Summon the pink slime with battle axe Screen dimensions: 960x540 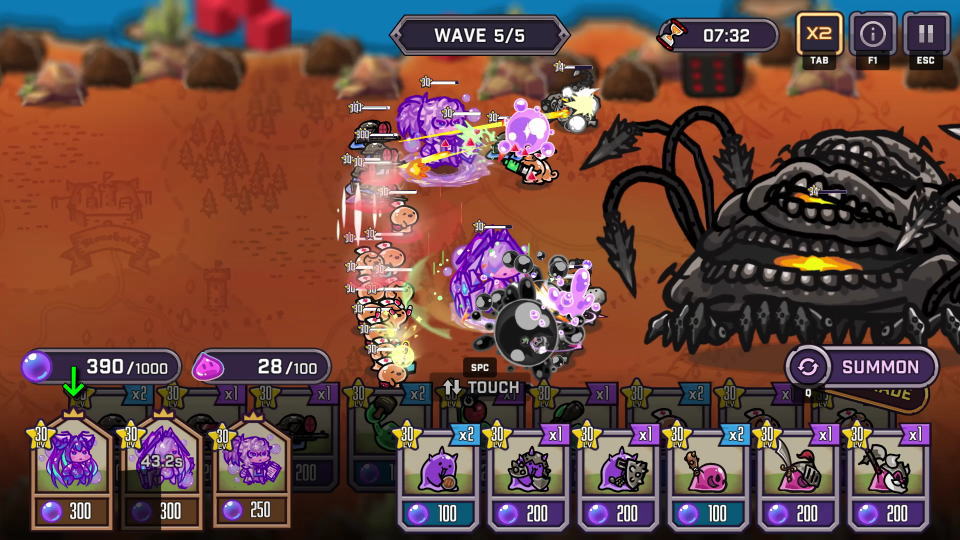click(888, 475)
